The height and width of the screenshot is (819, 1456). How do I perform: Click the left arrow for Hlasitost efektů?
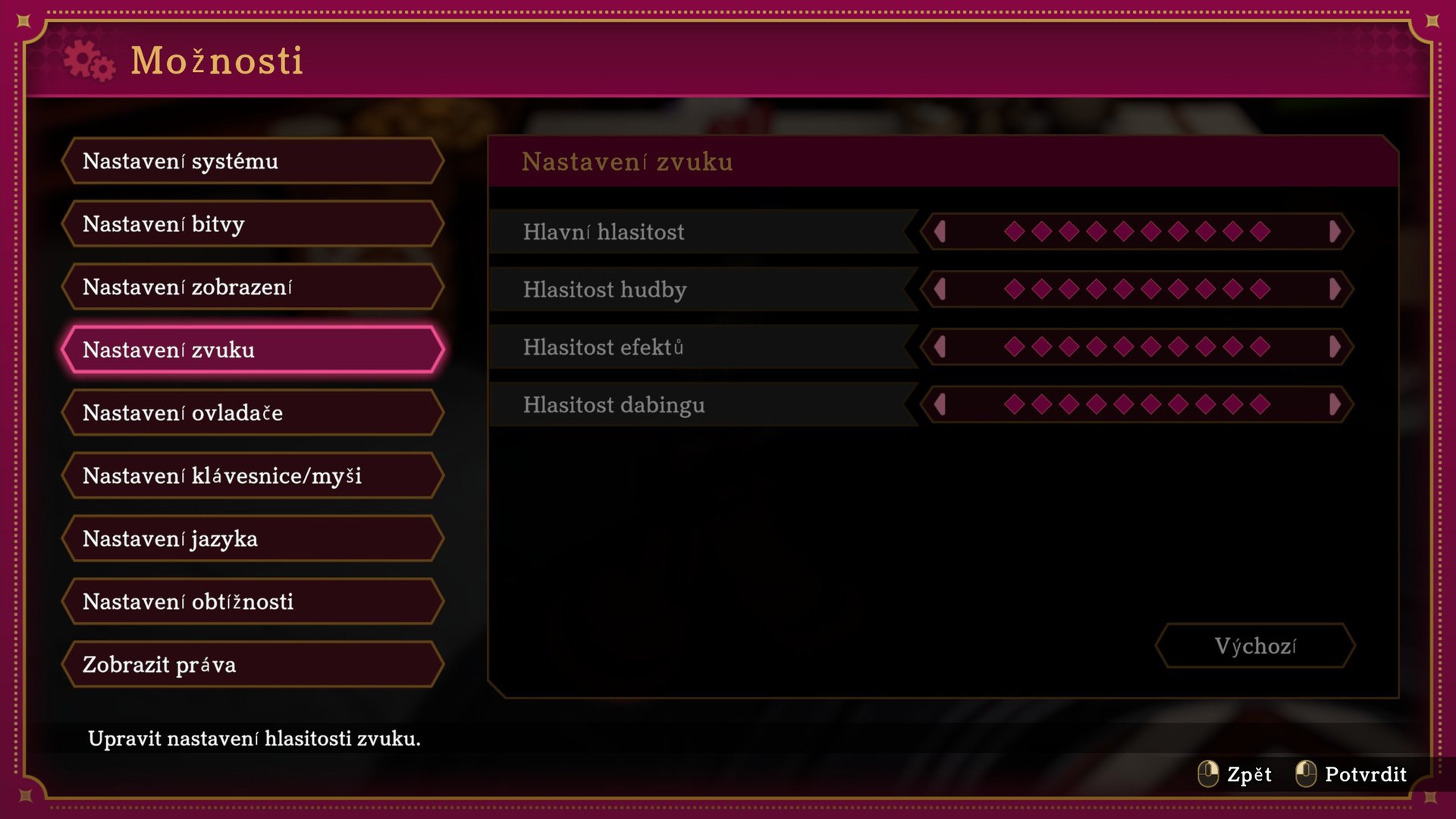pos(940,347)
